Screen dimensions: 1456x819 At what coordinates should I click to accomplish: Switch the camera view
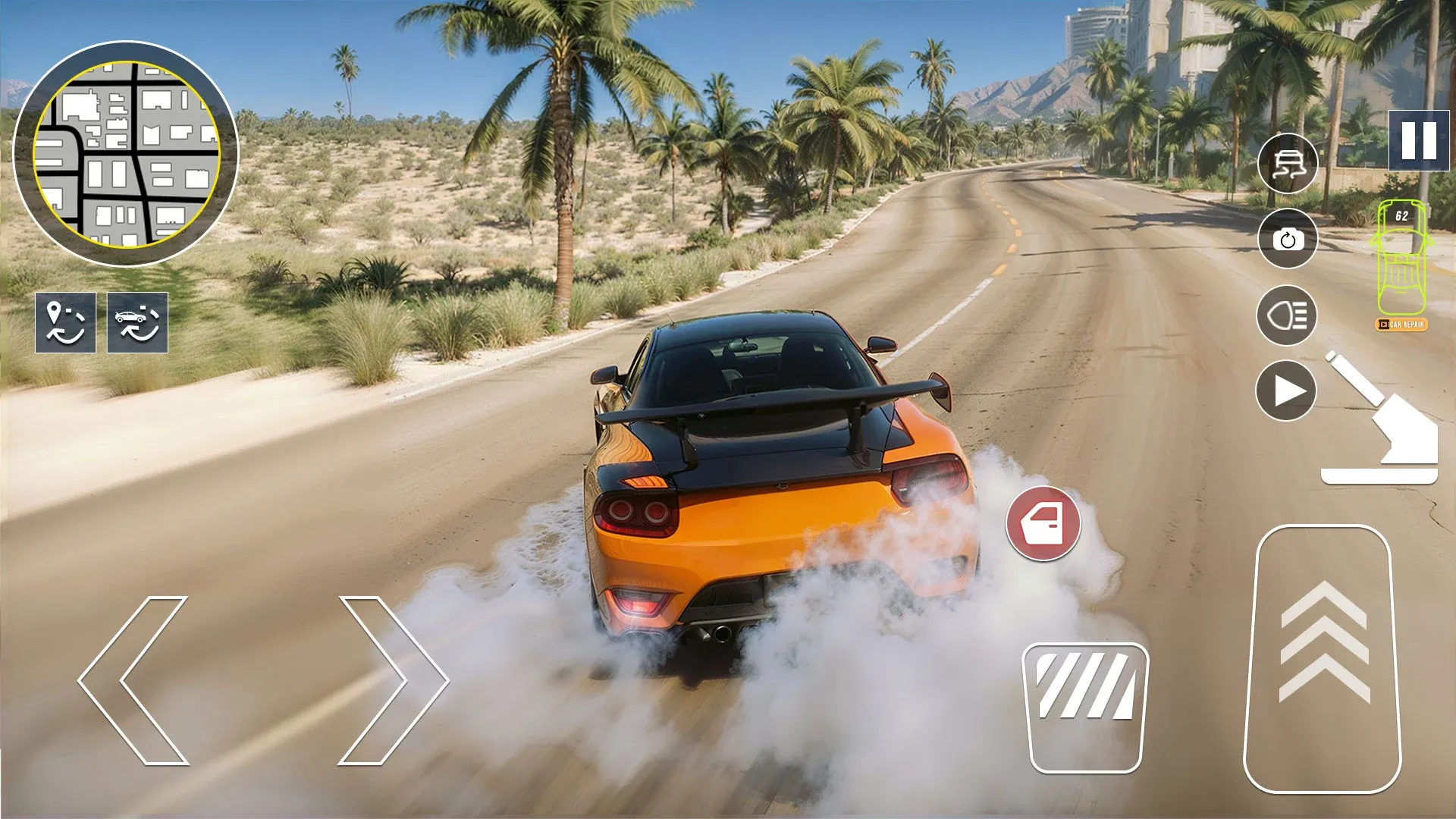[1287, 239]
